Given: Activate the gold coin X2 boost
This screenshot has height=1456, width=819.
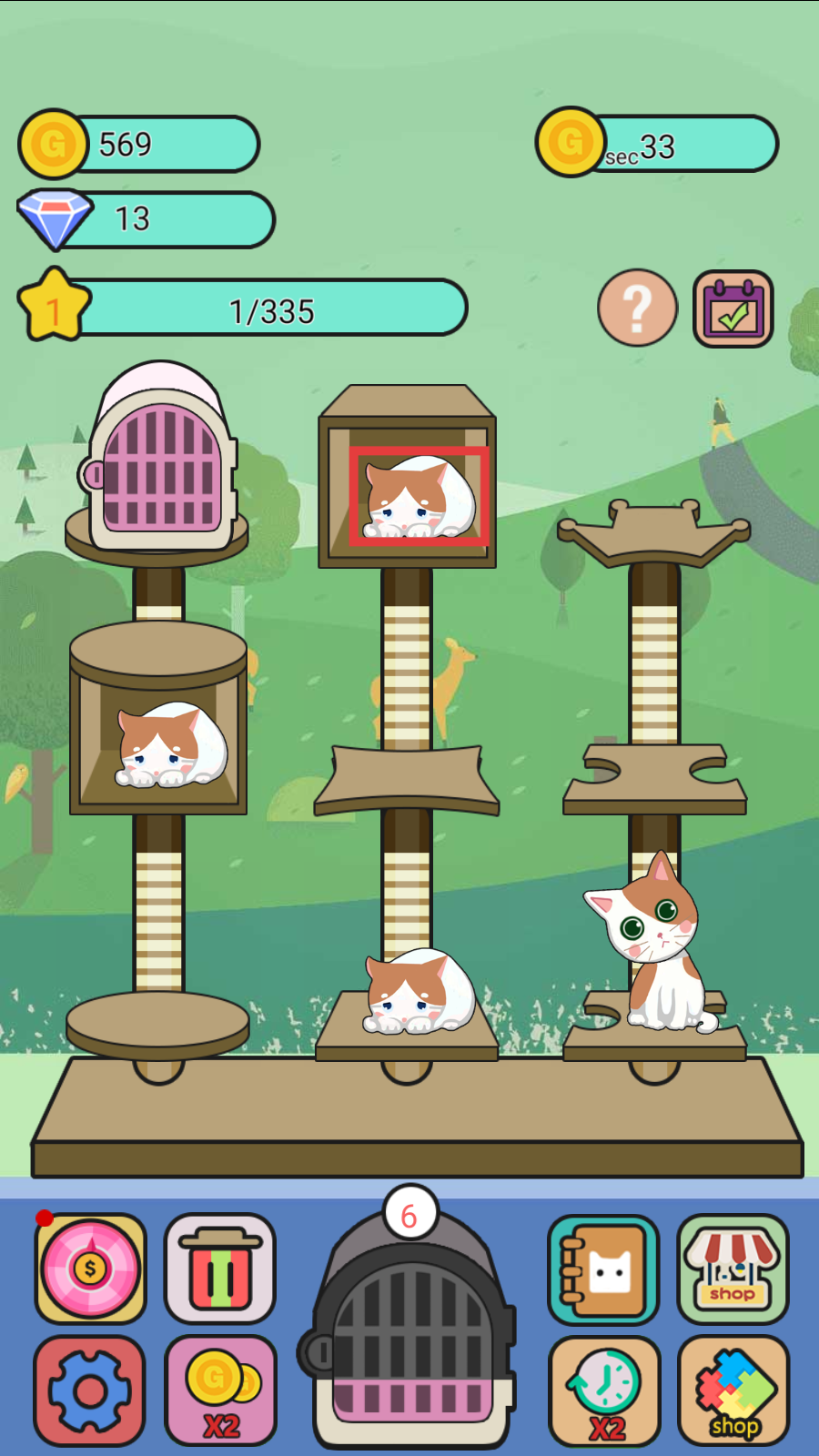Looking at the screenshot, I should pos(220,1390).
